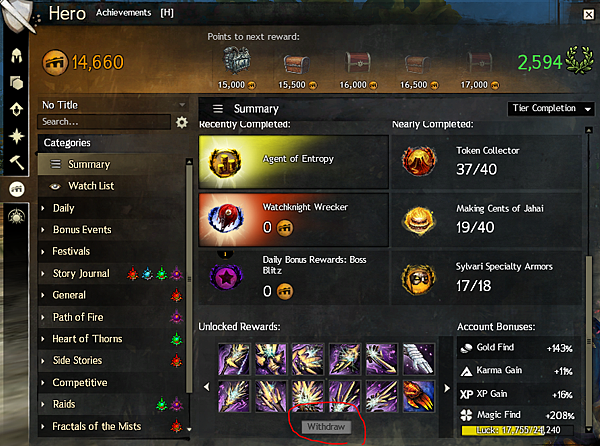
Task: Expand the Competitive category
Action: [x=79, y=382]
